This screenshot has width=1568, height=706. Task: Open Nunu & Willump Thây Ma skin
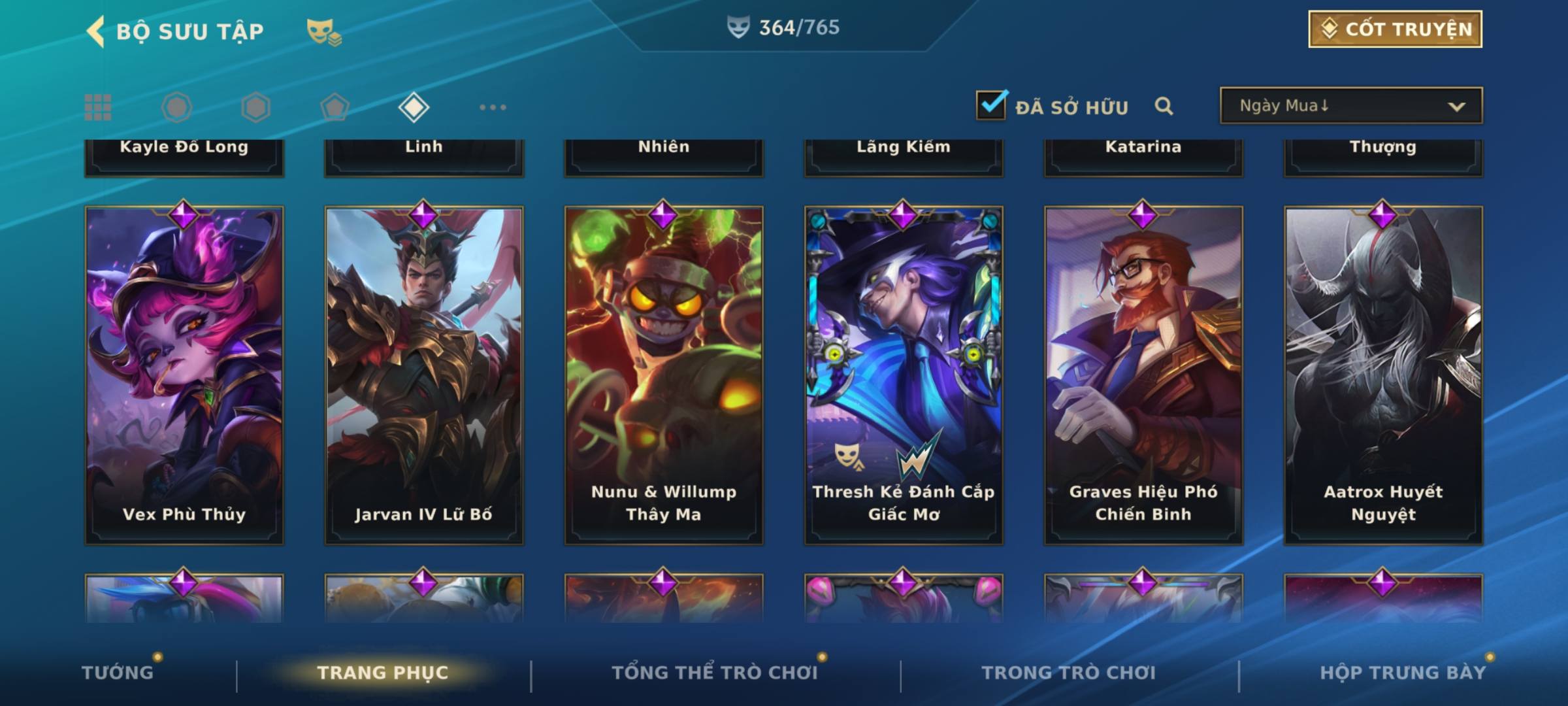(664, 375)
